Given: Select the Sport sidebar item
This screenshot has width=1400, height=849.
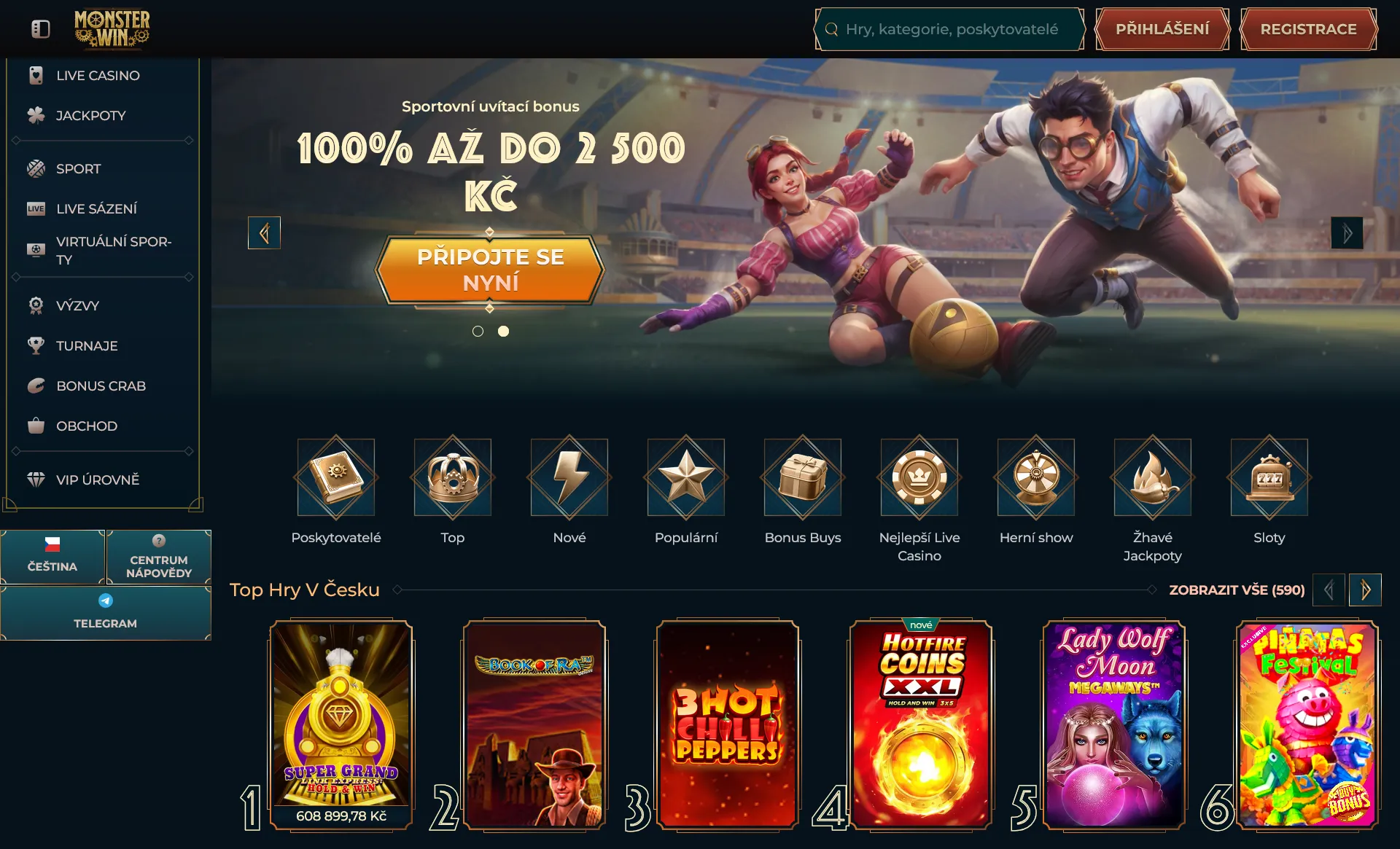Looking at the screenshot, I should pyautogui.click(x=77, y=168).
